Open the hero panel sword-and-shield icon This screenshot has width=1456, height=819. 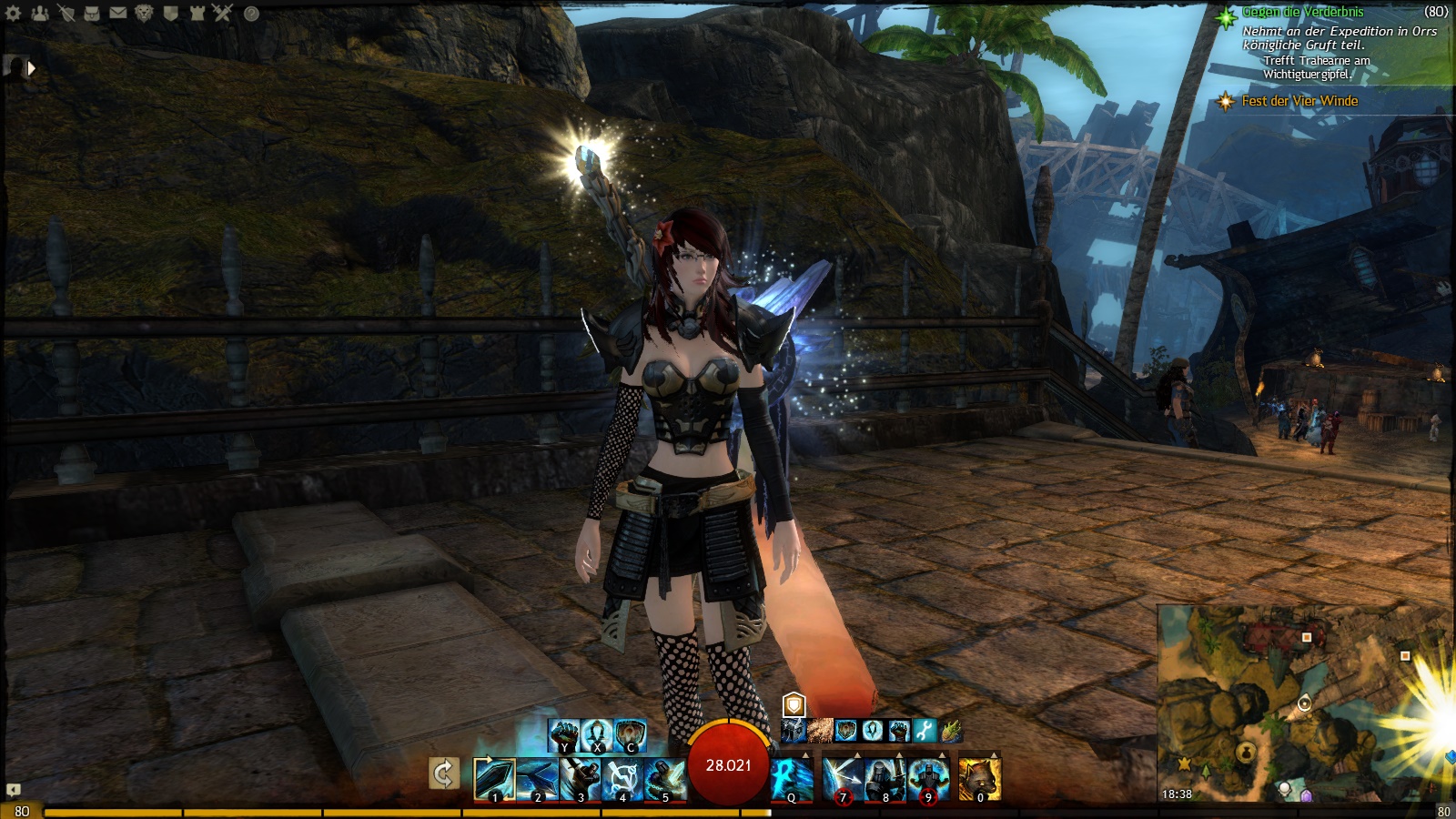[x=66, y=13]
